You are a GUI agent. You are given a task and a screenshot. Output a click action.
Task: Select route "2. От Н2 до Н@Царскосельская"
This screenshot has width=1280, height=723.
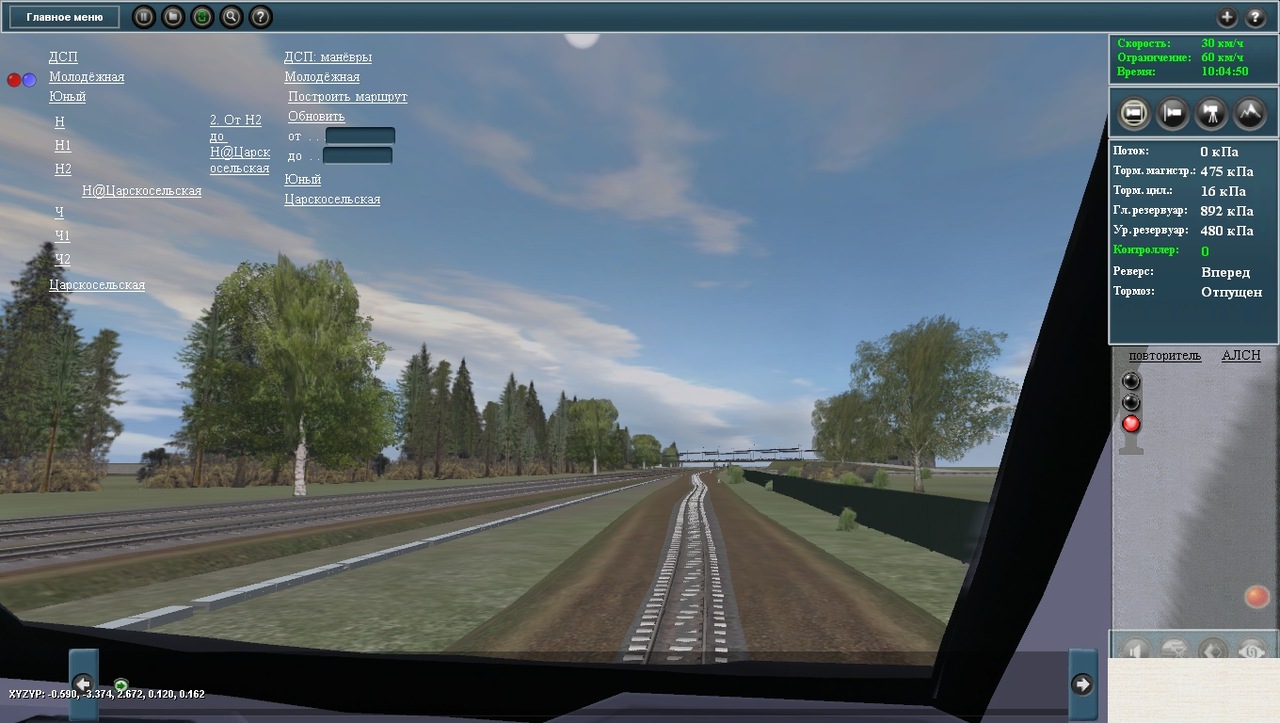(x=239, y=144)
